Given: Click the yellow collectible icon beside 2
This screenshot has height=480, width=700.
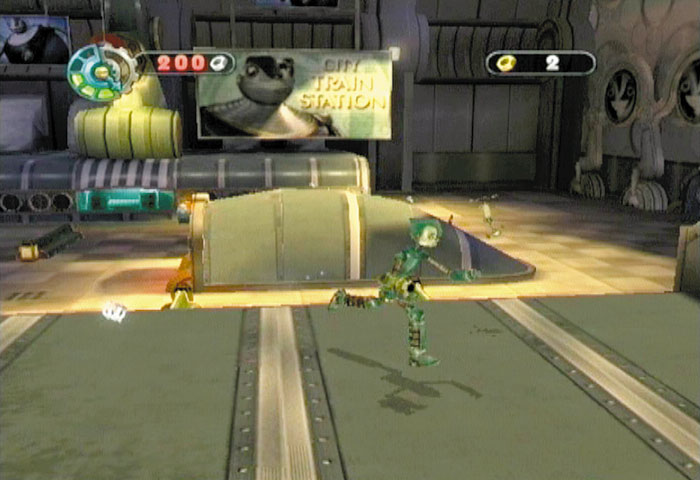Looking at the screenshot, I should point(508,63).
